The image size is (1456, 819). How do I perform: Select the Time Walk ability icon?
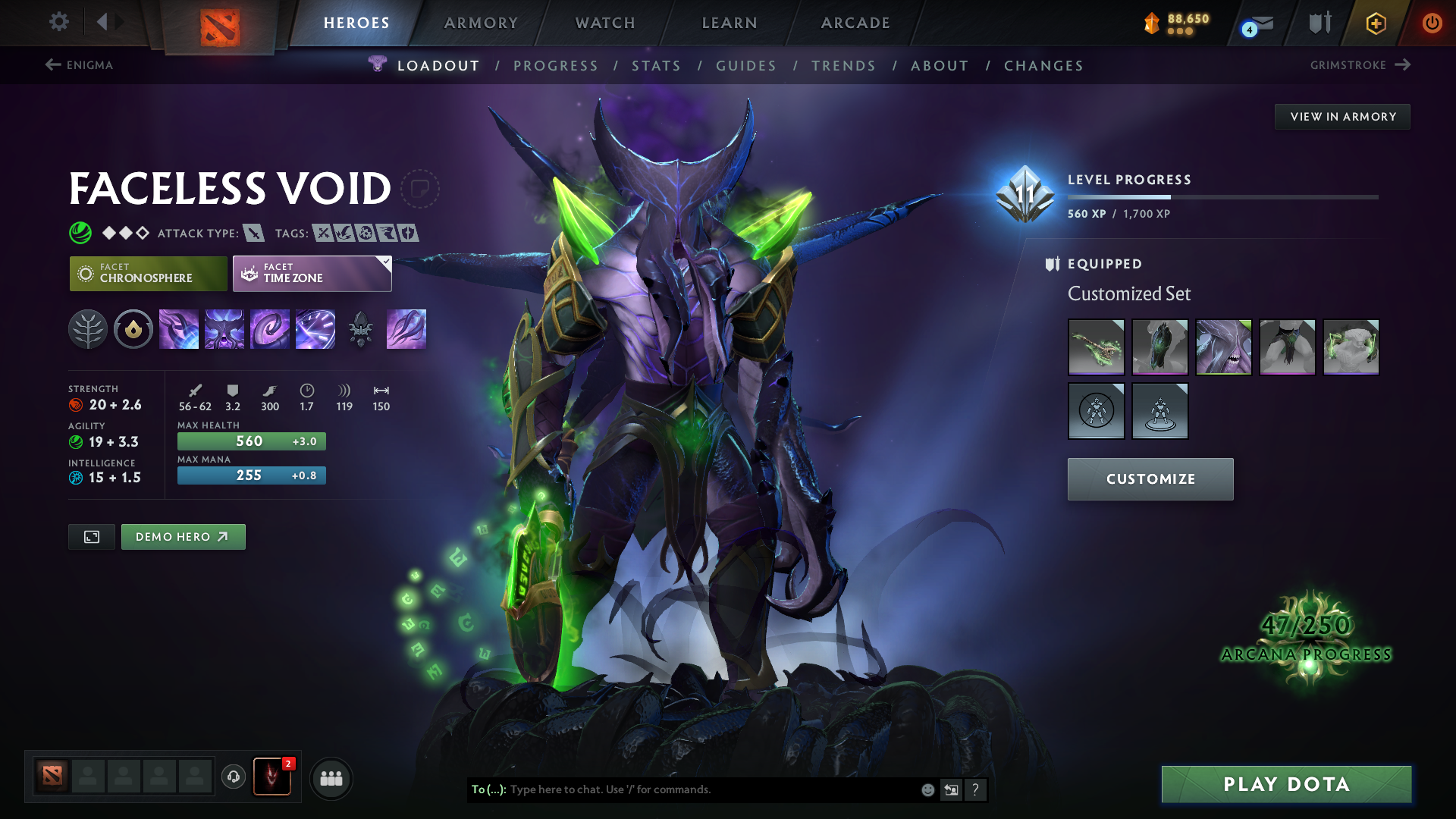coord(179,329)
